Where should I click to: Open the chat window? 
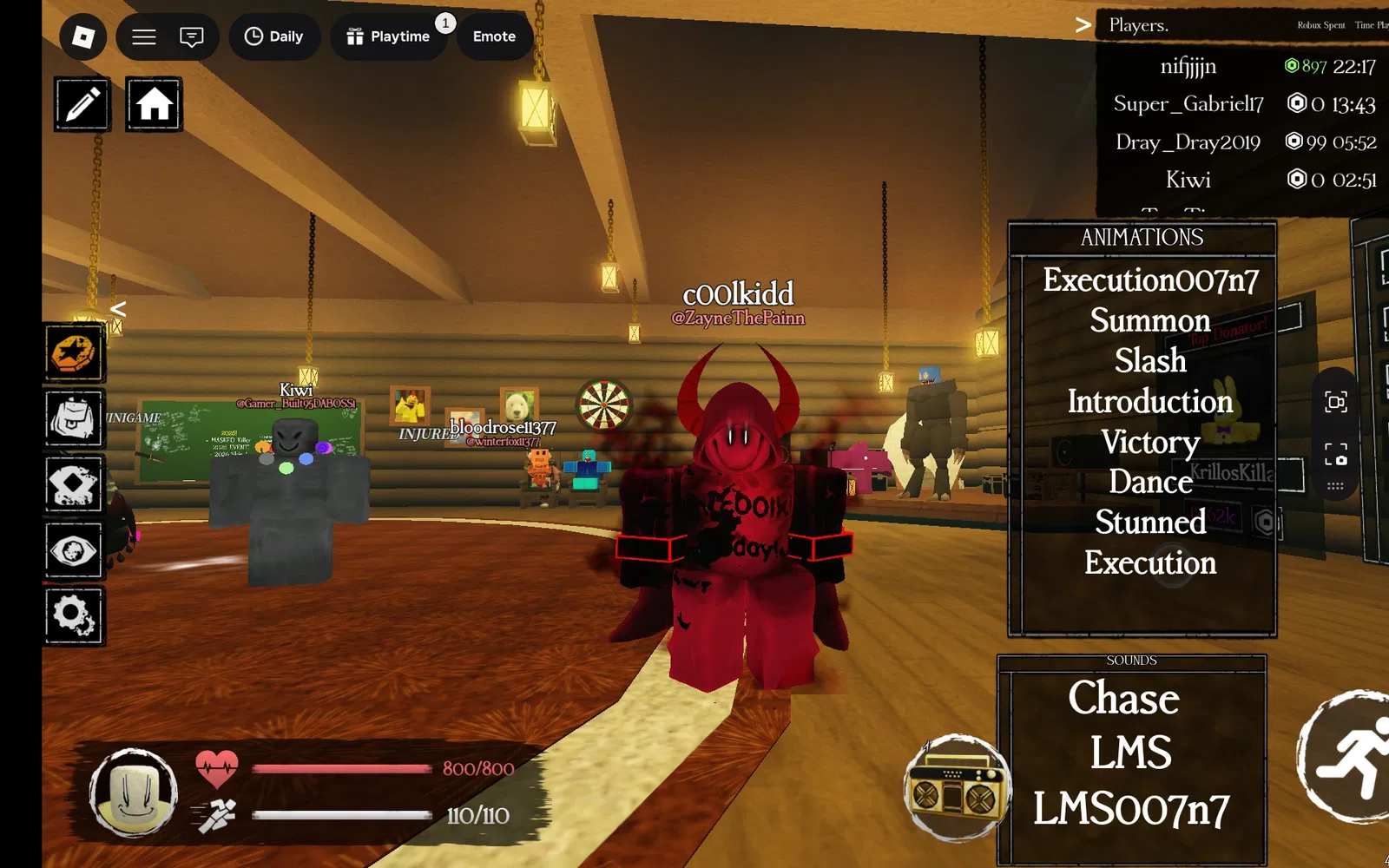pyautogui.click(x=191, y=36)
